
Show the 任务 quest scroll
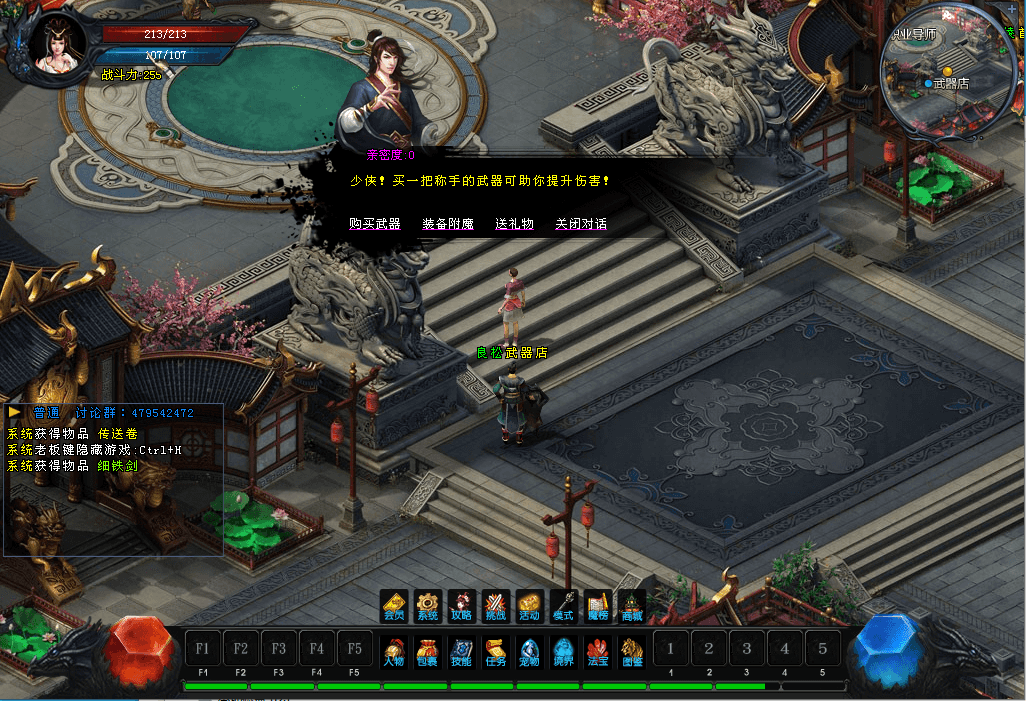click(x=495, y=651)
